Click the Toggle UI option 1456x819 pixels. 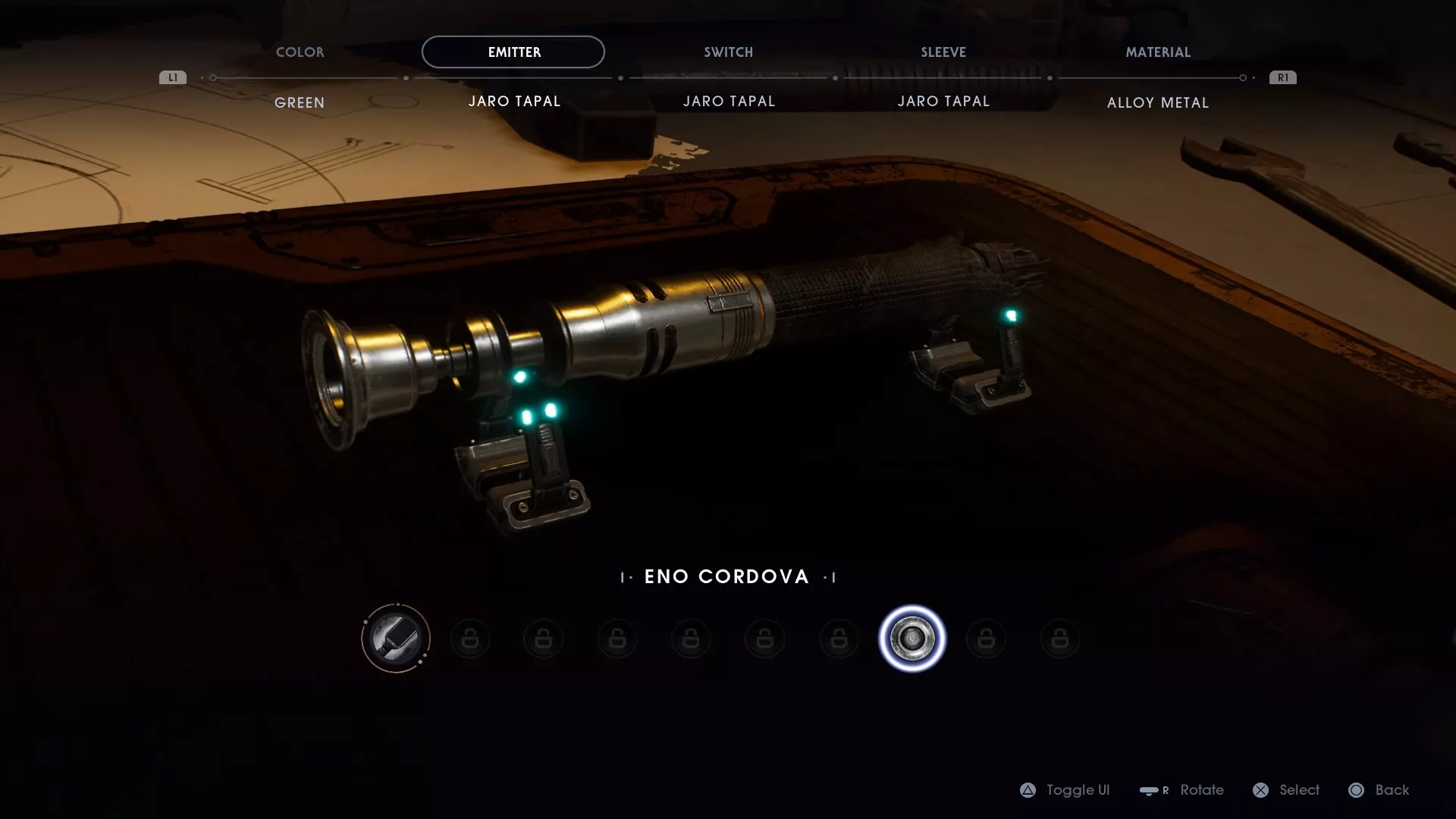pos(1065,790)
